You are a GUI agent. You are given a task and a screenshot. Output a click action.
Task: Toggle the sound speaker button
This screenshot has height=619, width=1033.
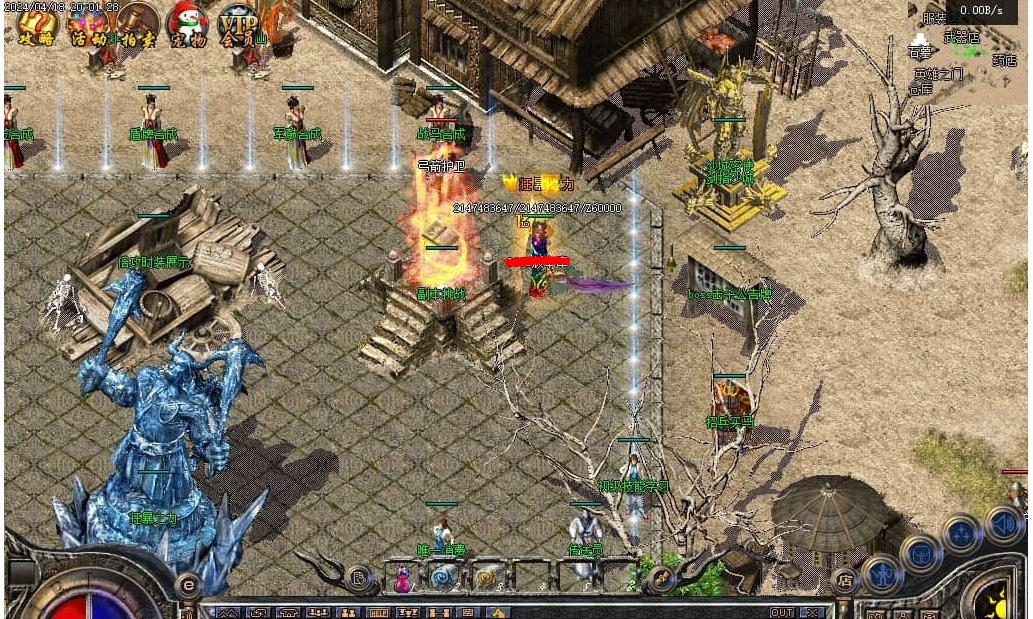click(x=1003, y=523)
